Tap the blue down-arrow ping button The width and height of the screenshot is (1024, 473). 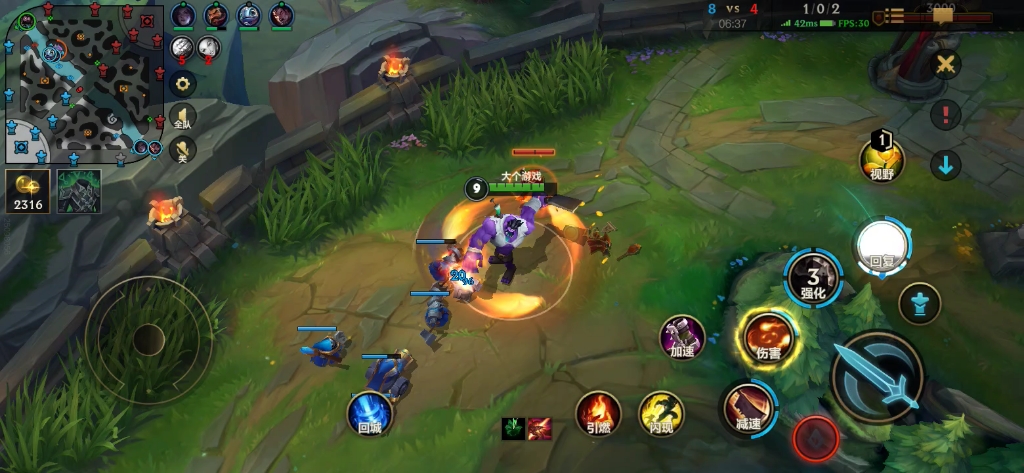pos(945,164)
